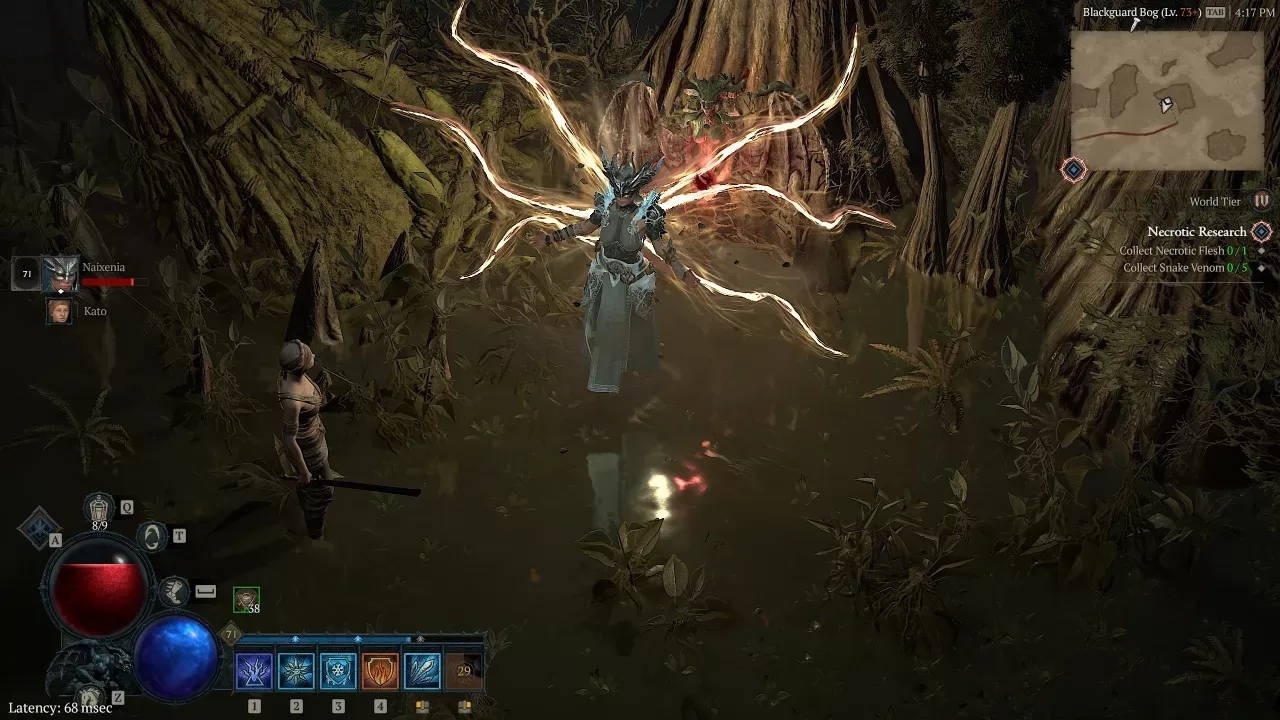Click Kato's companion portrait
The width and height of the screenshot is (1280, 720).
pyautogui.click(x=59, y=311)
